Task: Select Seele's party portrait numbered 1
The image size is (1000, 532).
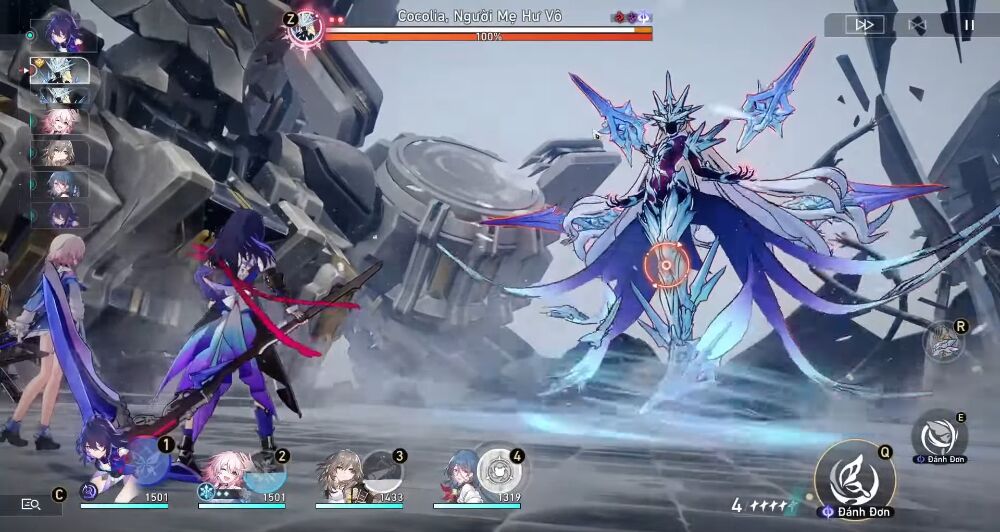Action: (106, 470)
